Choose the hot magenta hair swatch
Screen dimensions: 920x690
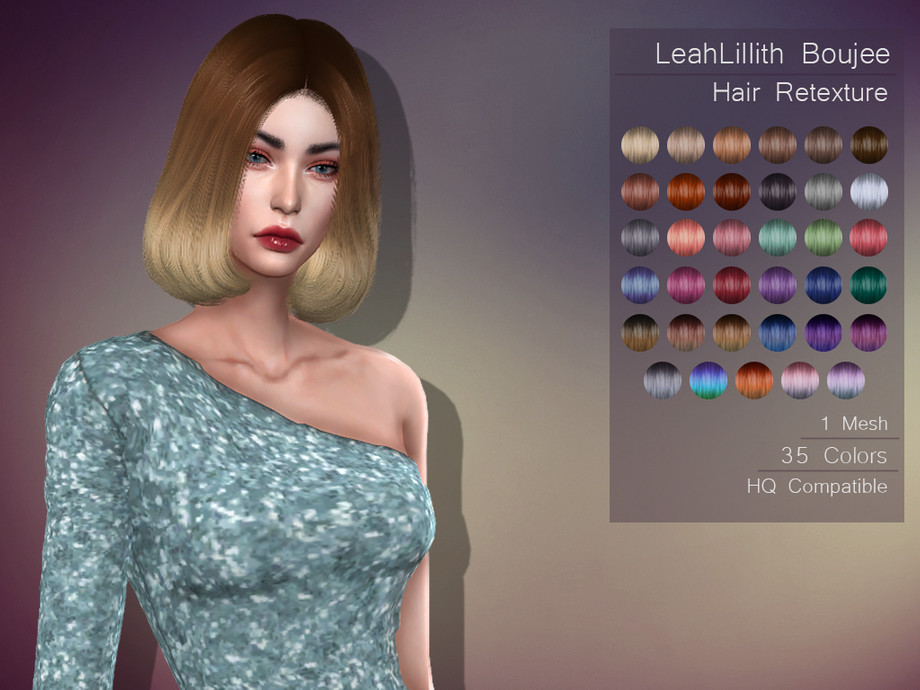[686, 285]
